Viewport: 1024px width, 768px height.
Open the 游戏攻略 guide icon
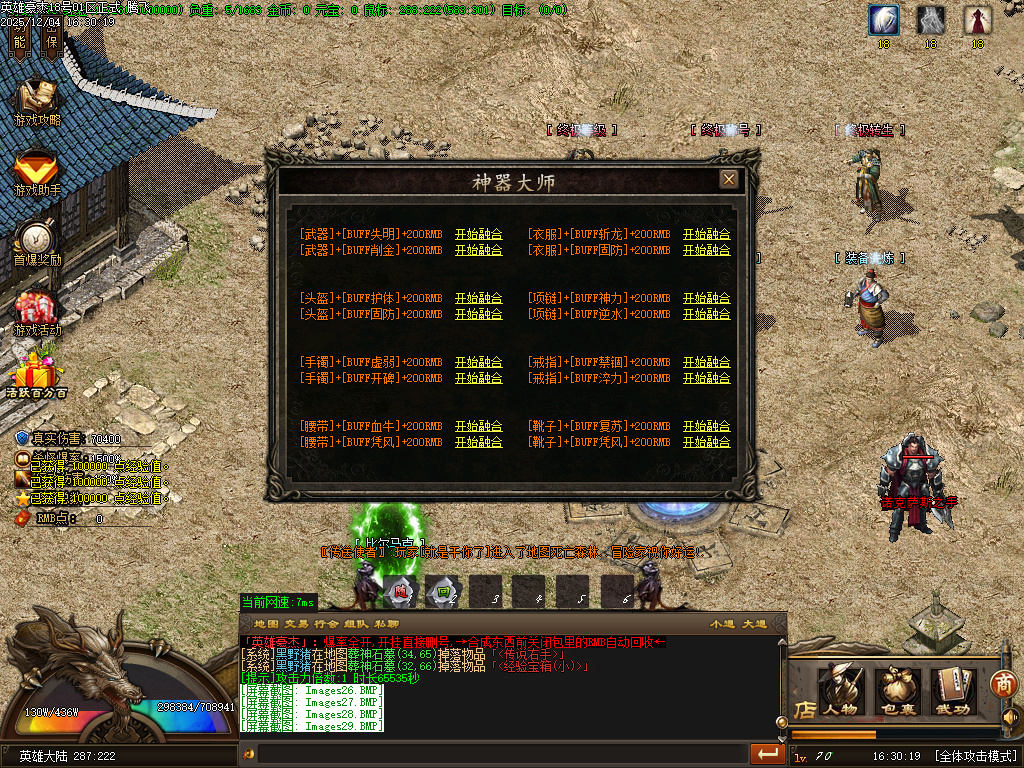pos(37,102)
